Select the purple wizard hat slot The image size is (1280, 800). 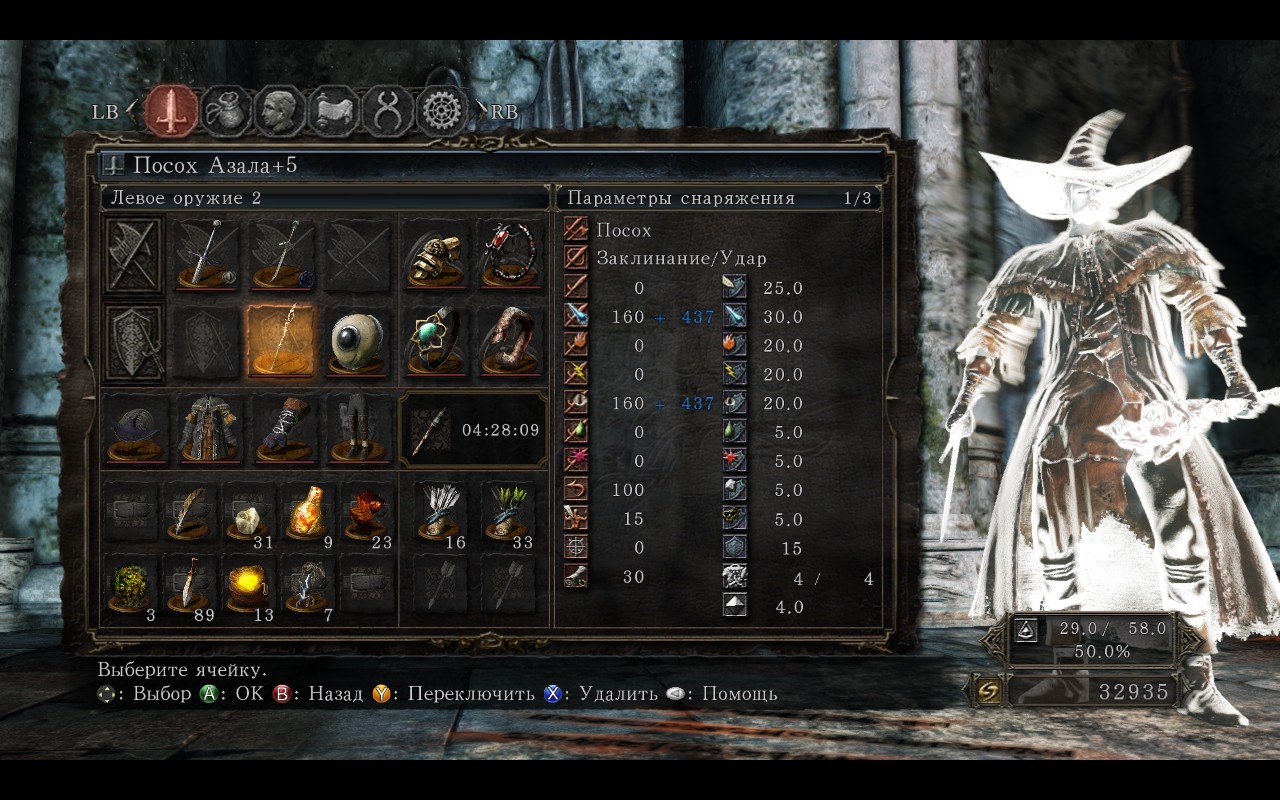click(x=134, y=429)
